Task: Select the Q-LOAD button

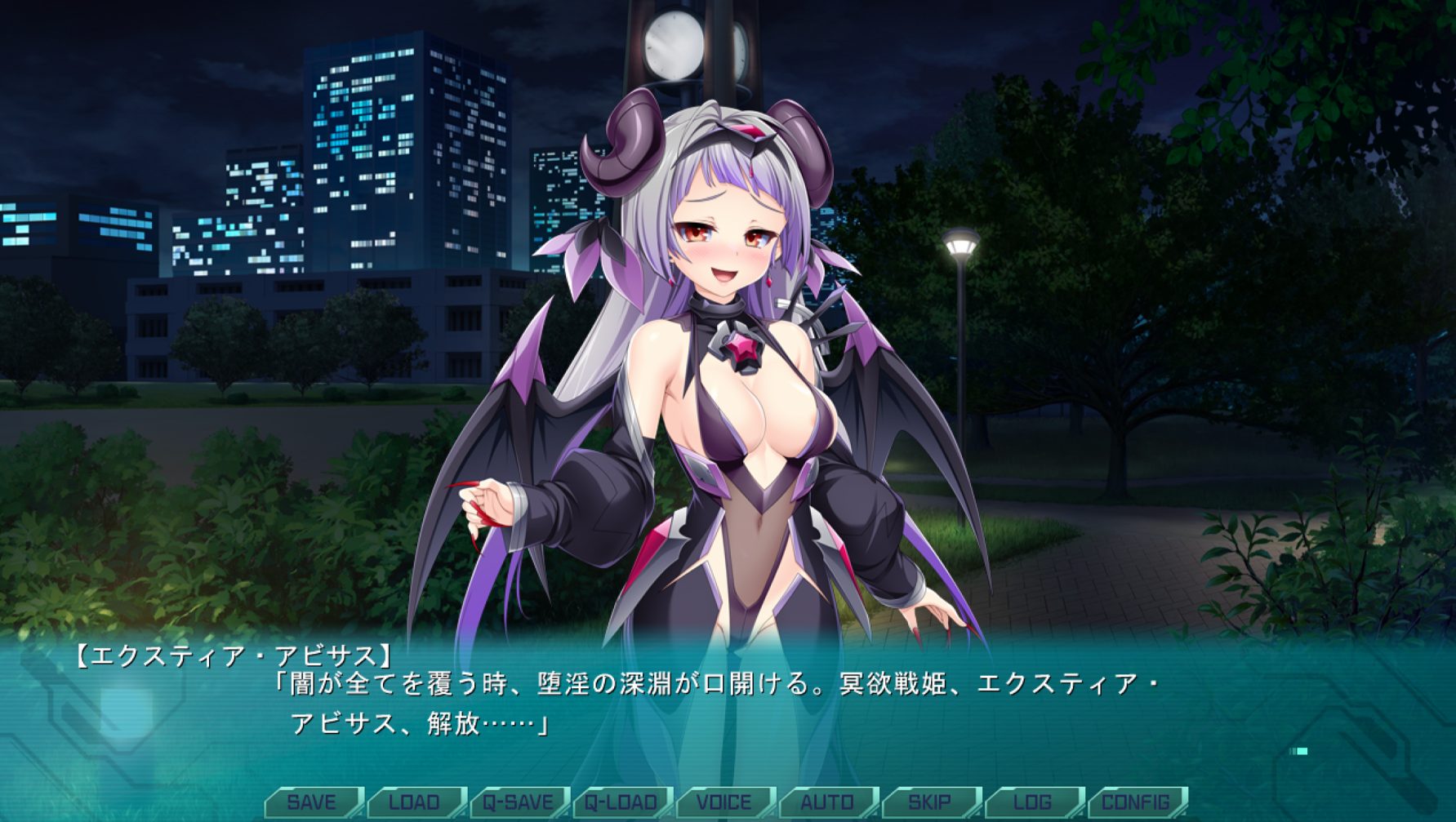Action: tap(621, 802)
